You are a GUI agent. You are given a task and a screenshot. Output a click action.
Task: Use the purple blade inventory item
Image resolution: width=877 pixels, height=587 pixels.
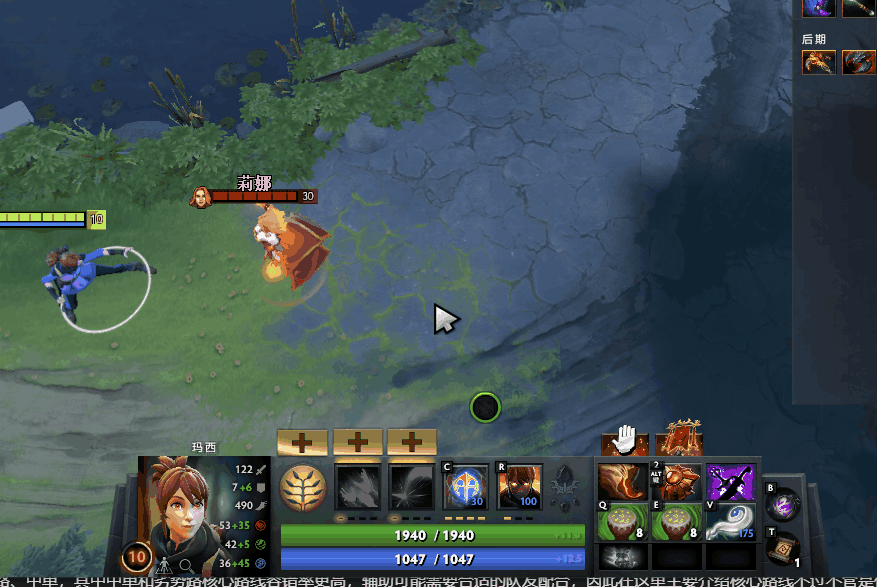click(x=730, y=482)
